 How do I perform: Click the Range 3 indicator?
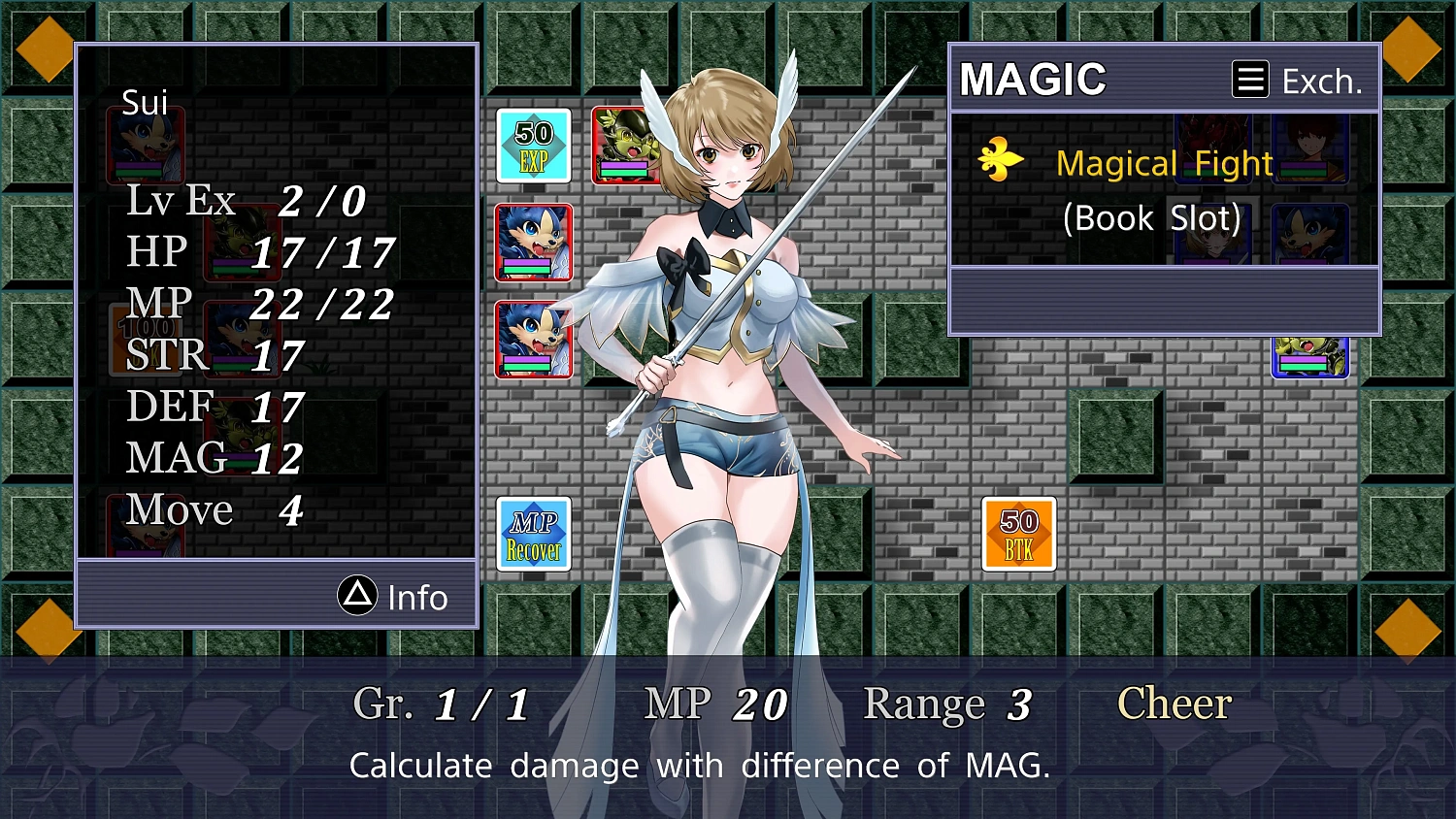(x=947, y=704)
